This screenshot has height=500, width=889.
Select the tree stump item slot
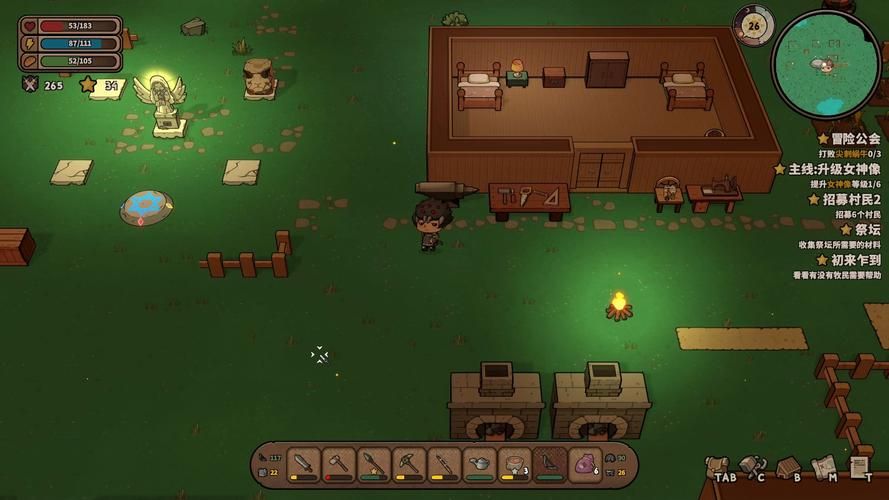514,465
